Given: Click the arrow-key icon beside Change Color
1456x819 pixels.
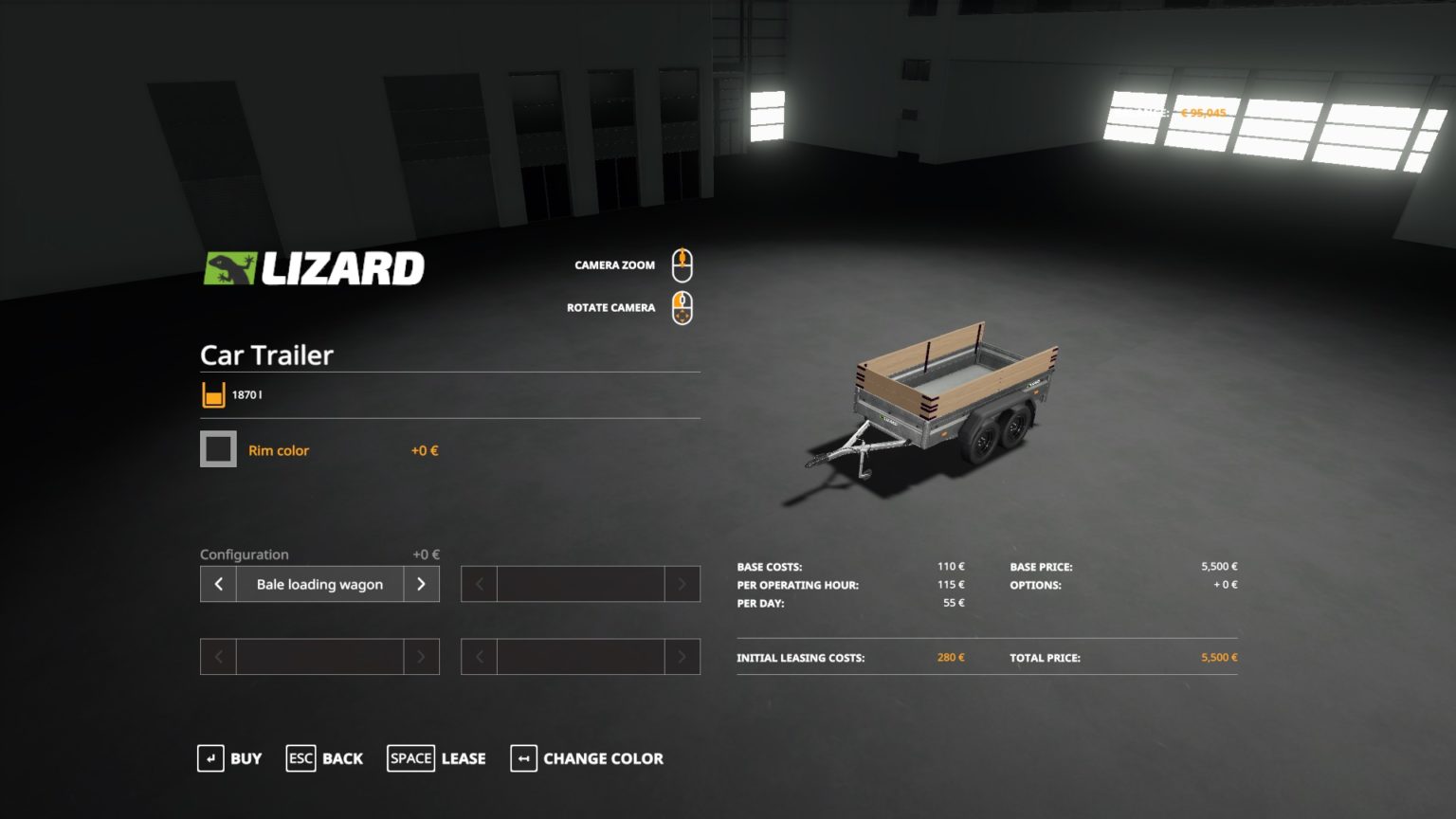Looking at the screenshot, I should pos(523,758).
